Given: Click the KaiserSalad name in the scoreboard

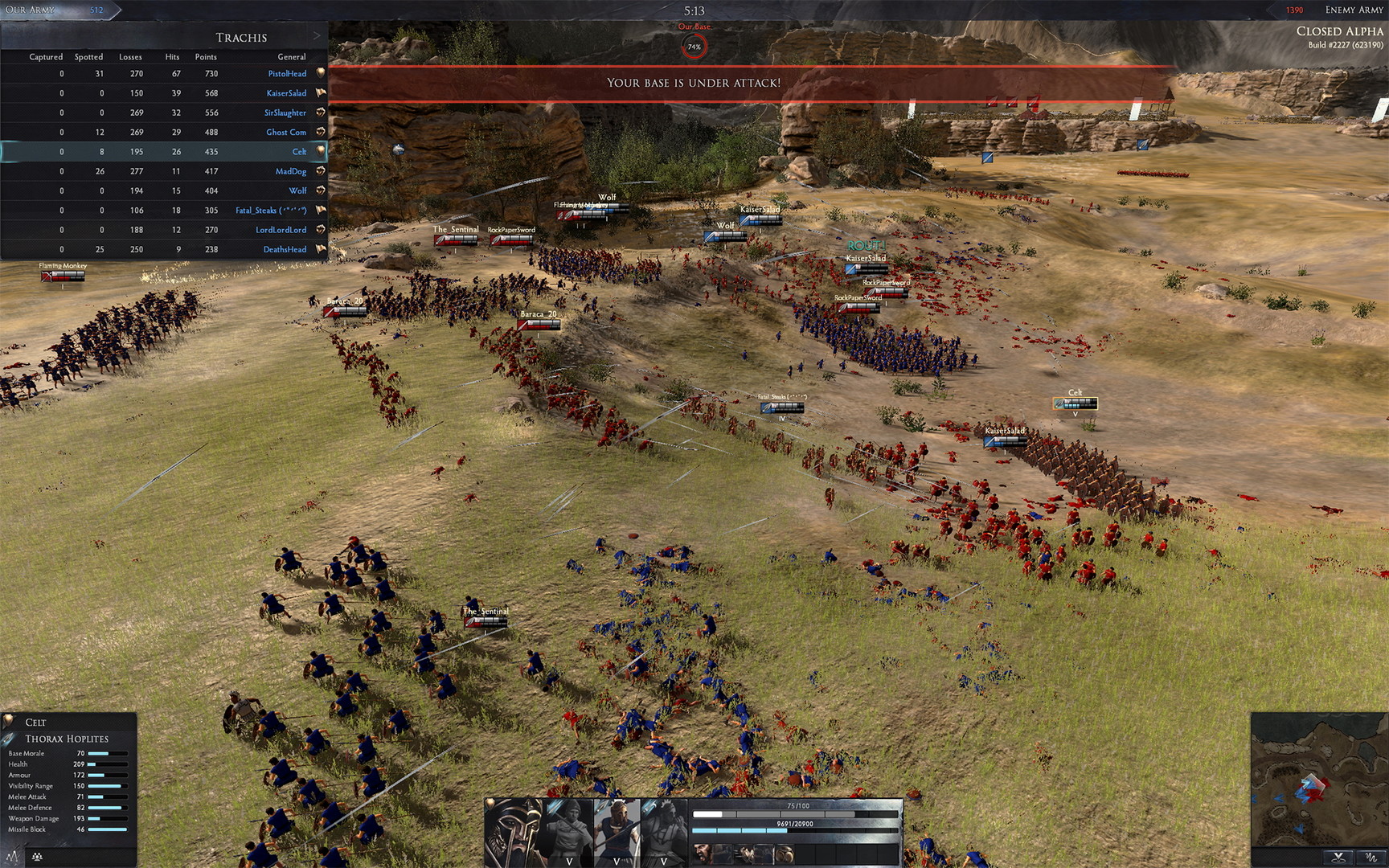Looking at the screenshot, I should point(286,92).
